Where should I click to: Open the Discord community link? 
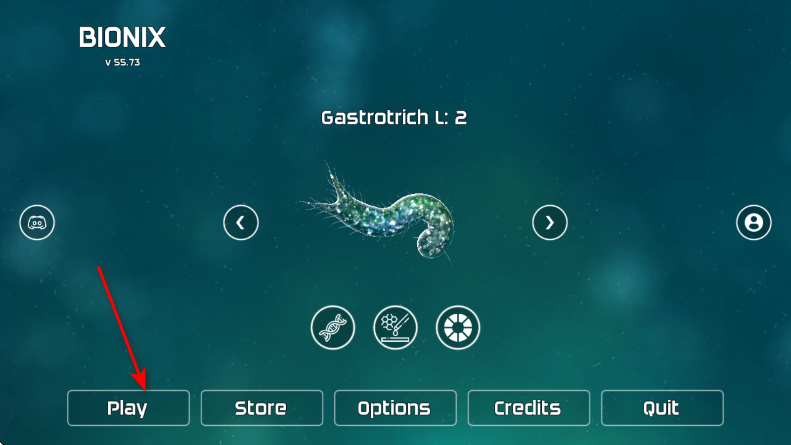pos(37,222)
